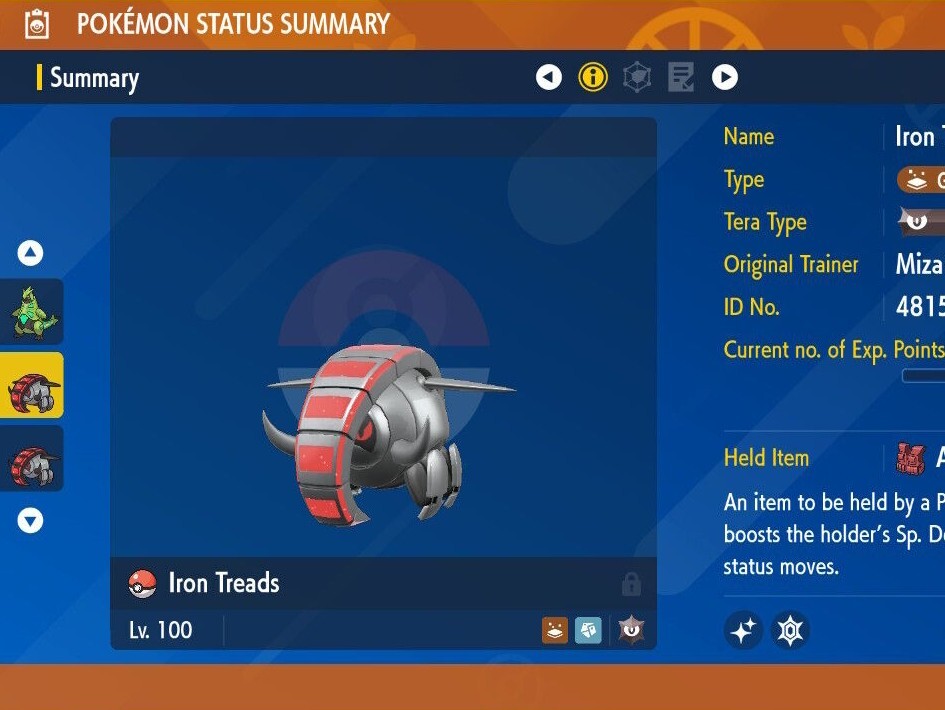Click the party list down arrow
Viewport: 945px width, 710px height.
[x=31, y=520]
